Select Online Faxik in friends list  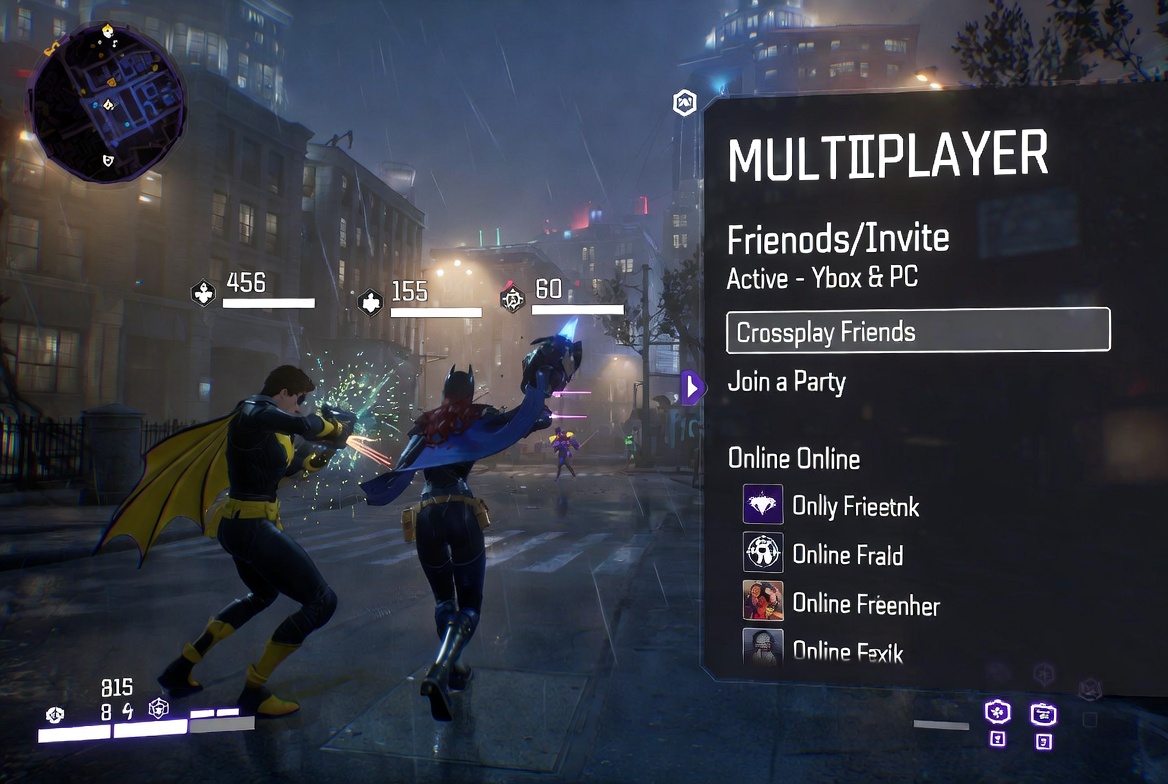click(847, 651)
